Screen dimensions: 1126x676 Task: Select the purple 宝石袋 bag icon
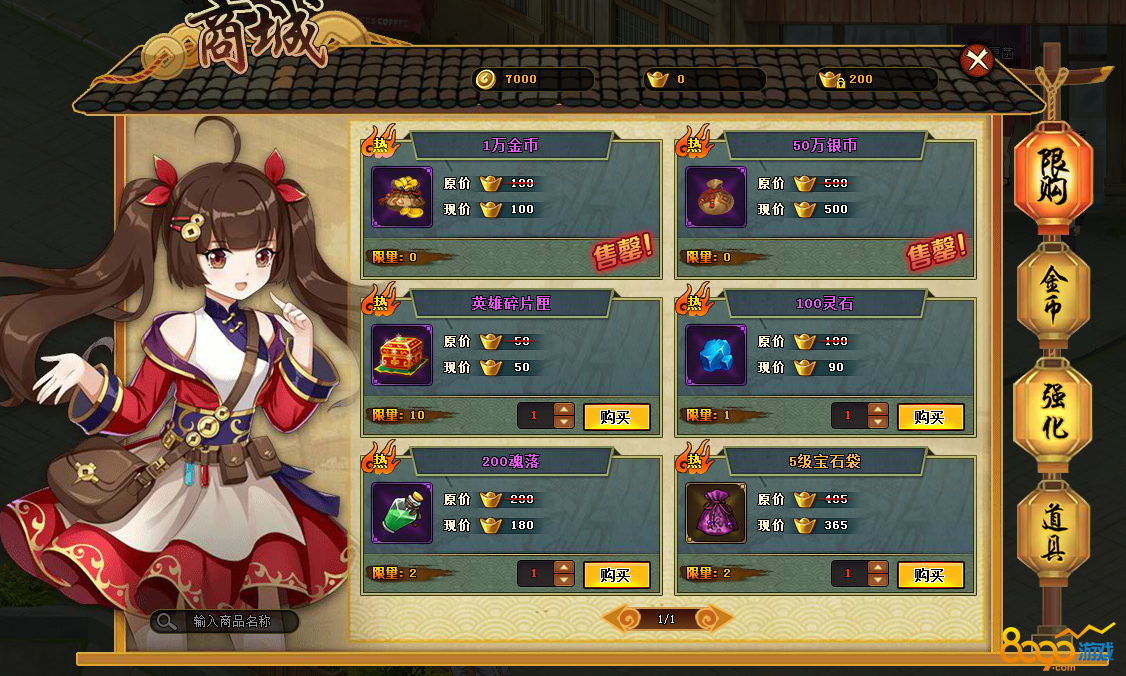pyautogui.click(x=716, y=513)
